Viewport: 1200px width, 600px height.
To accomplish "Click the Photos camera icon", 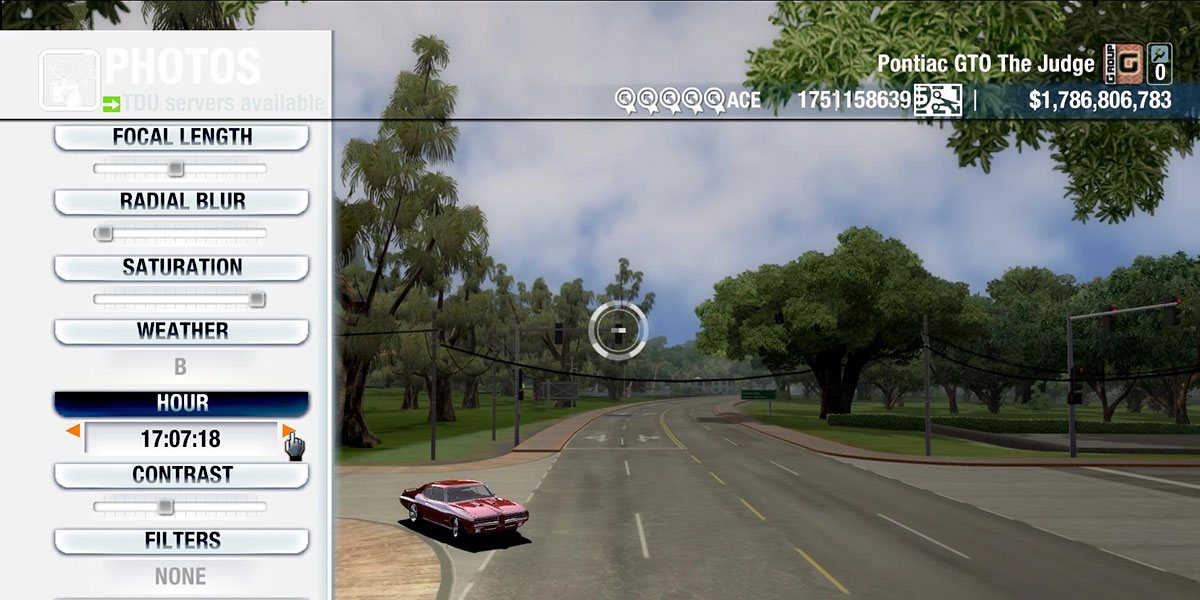I will coord(69,80).
